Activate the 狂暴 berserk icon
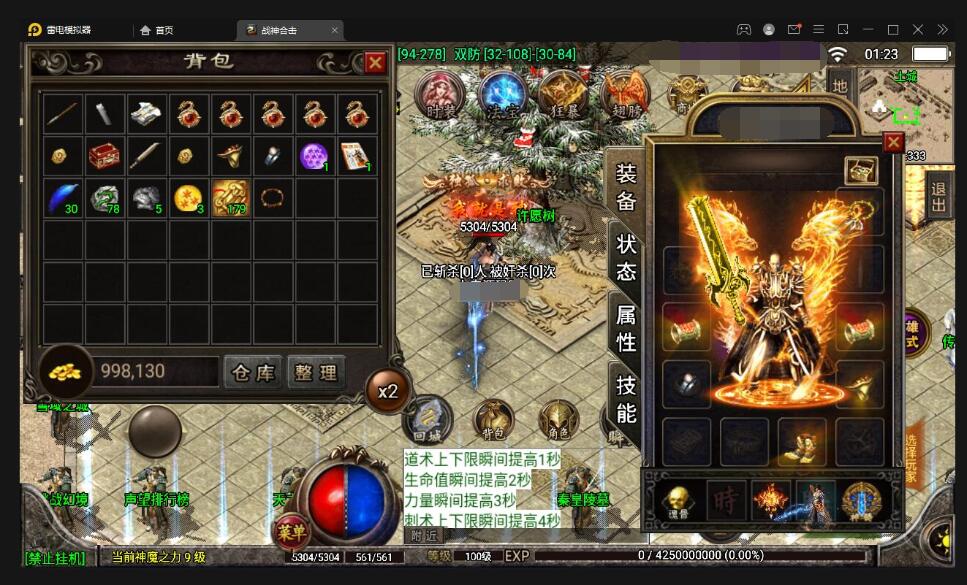This screenshot has width=967, height=585. click(x=563, y=96)
